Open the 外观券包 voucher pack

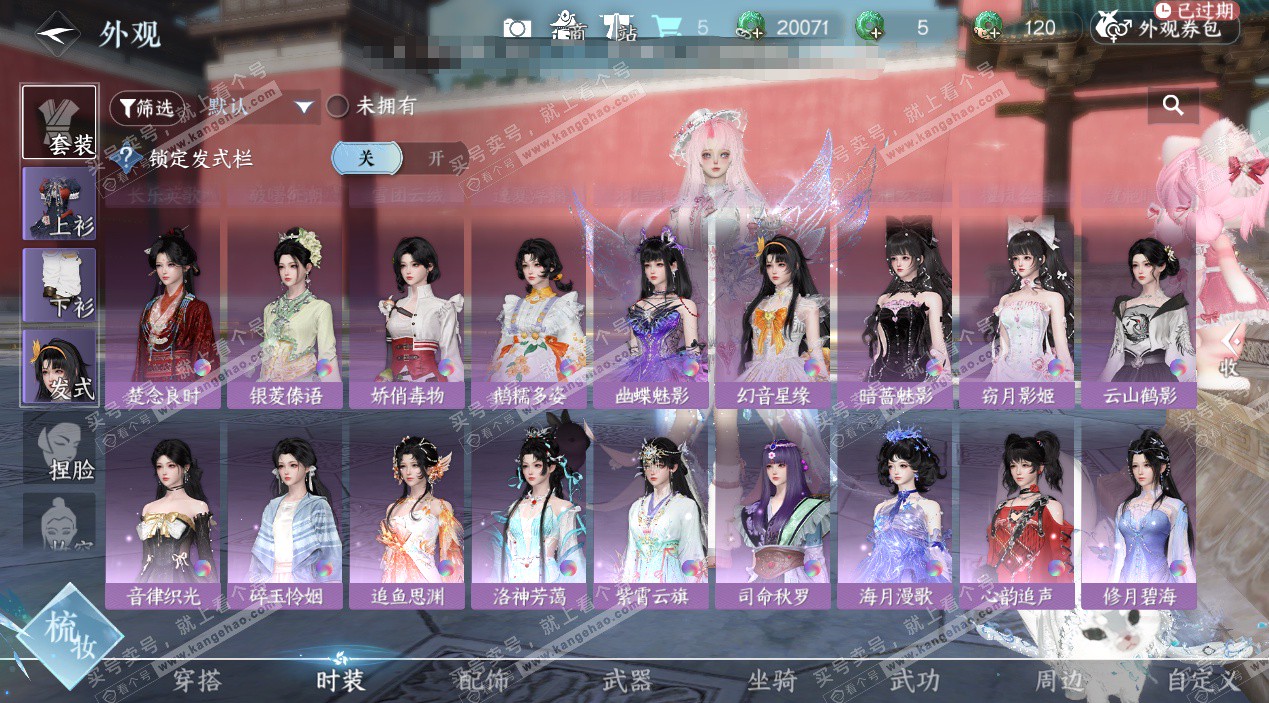pos(1165,28)
